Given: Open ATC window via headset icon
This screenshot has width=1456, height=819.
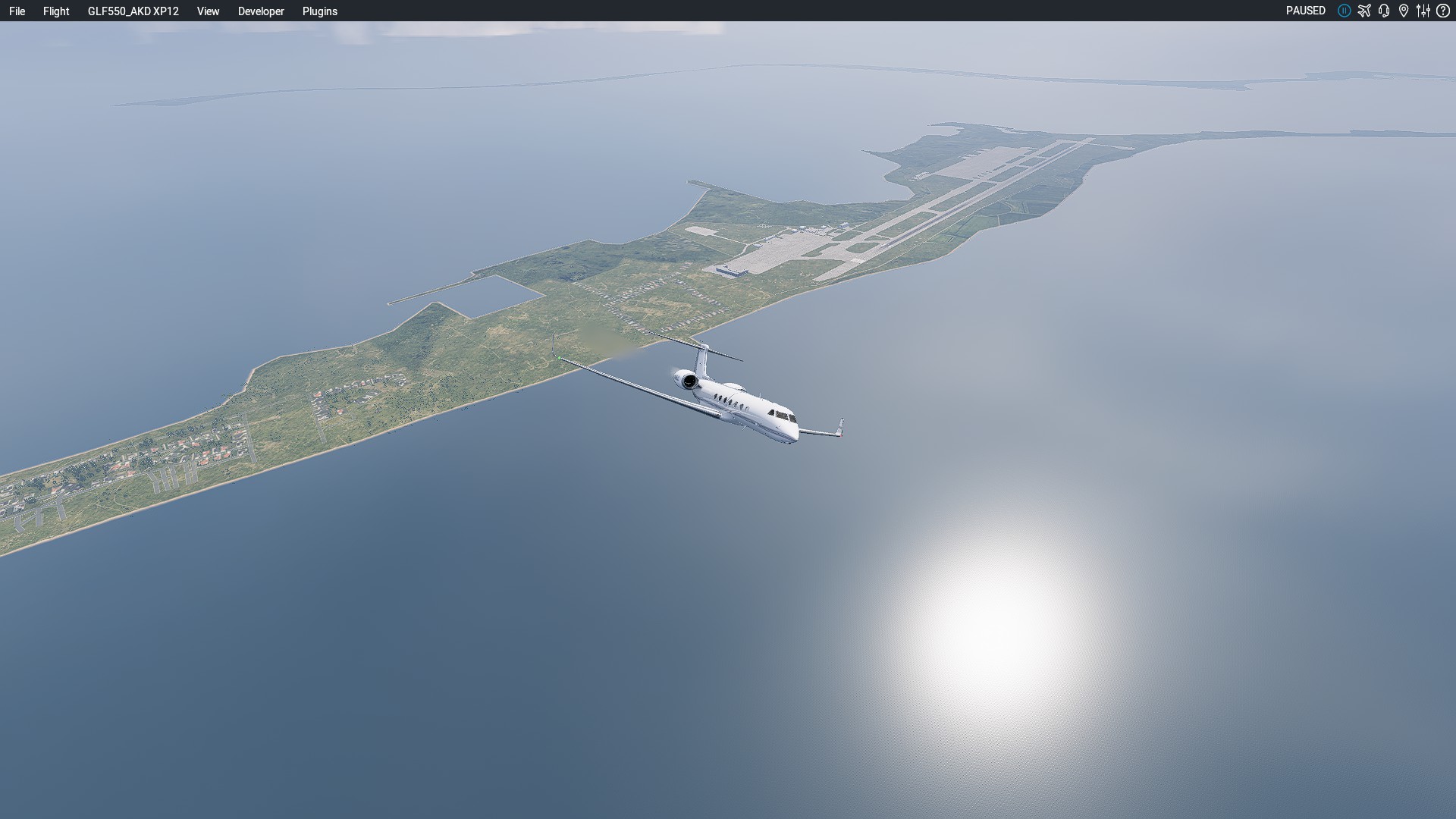Looking at the screenshot, I should click(x=1384, y=11).
